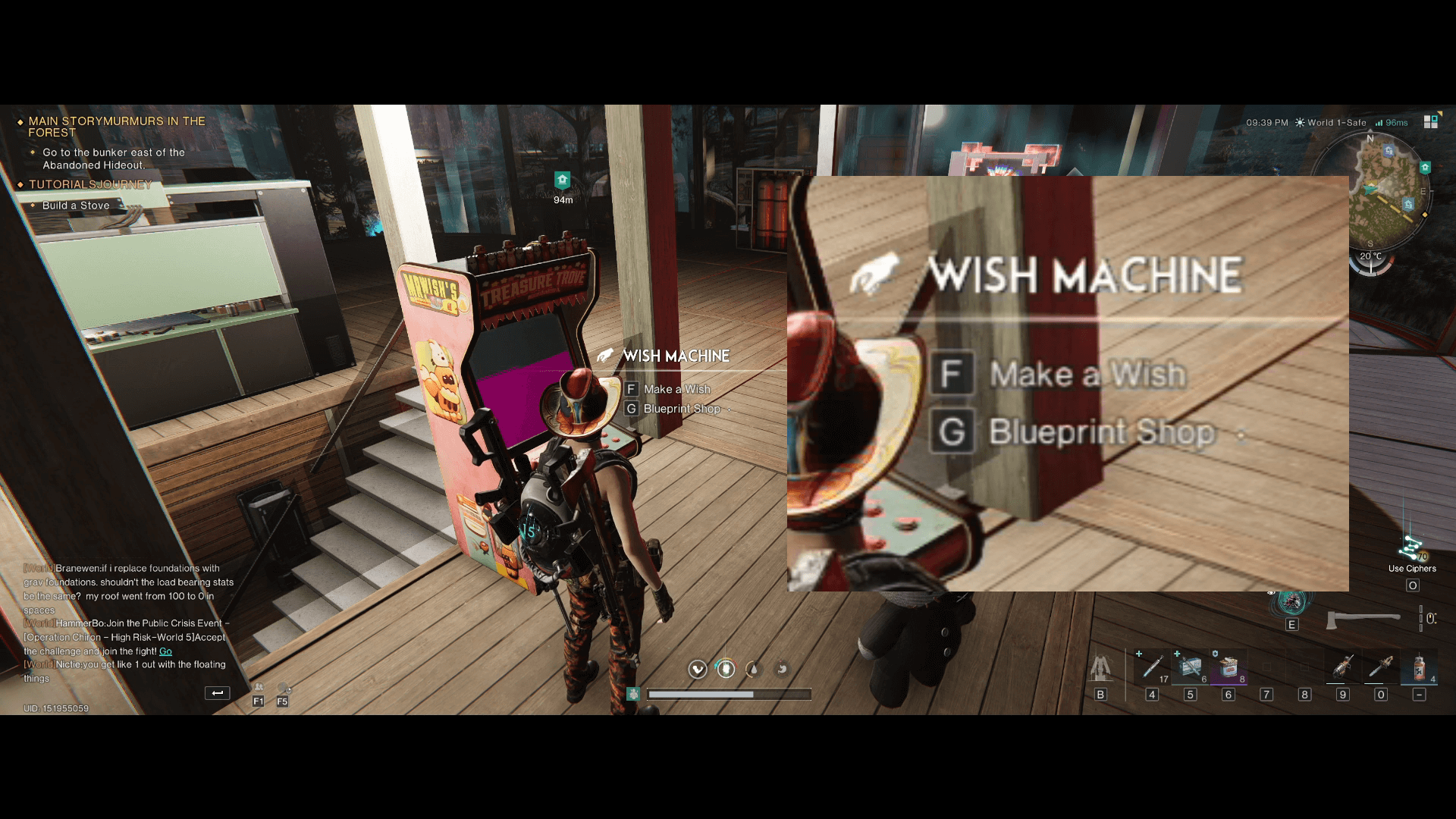The image size is (1456, 819).
Task: Select the medical kit hotbar slot
Action: tap(1190, 667)
